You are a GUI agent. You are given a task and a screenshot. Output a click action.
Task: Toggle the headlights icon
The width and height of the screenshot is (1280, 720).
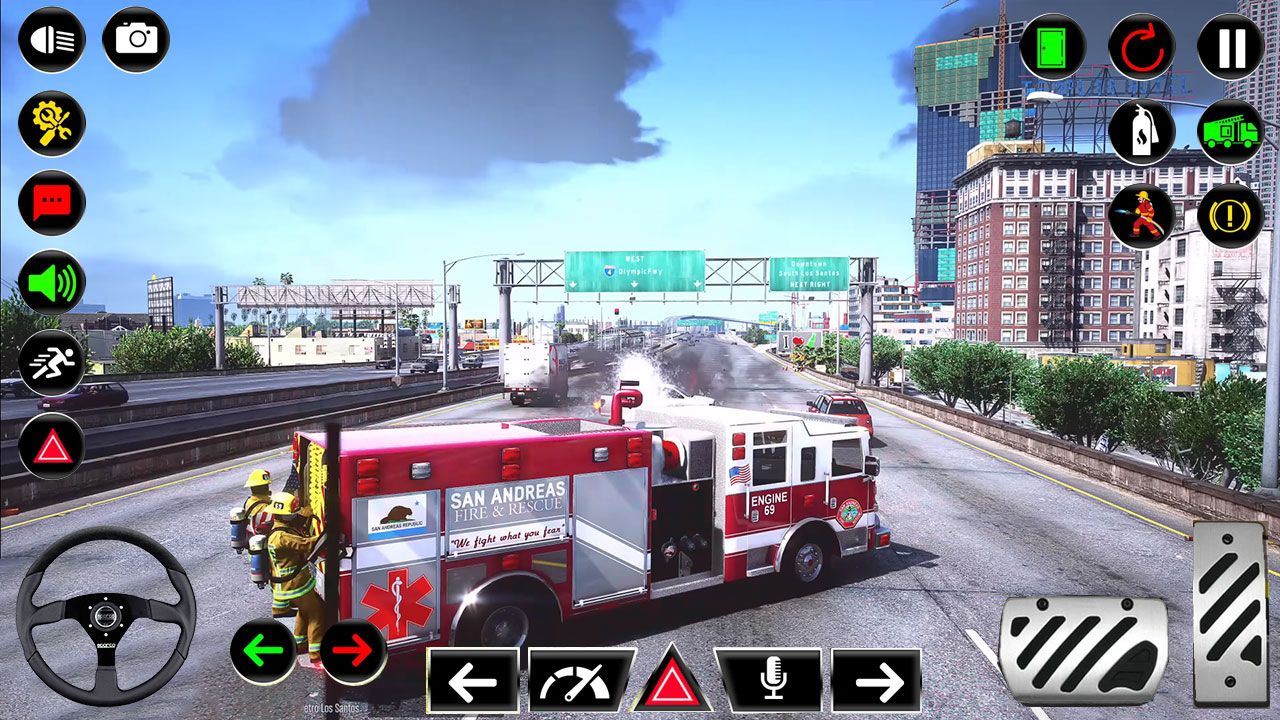(x=52, y=40)
